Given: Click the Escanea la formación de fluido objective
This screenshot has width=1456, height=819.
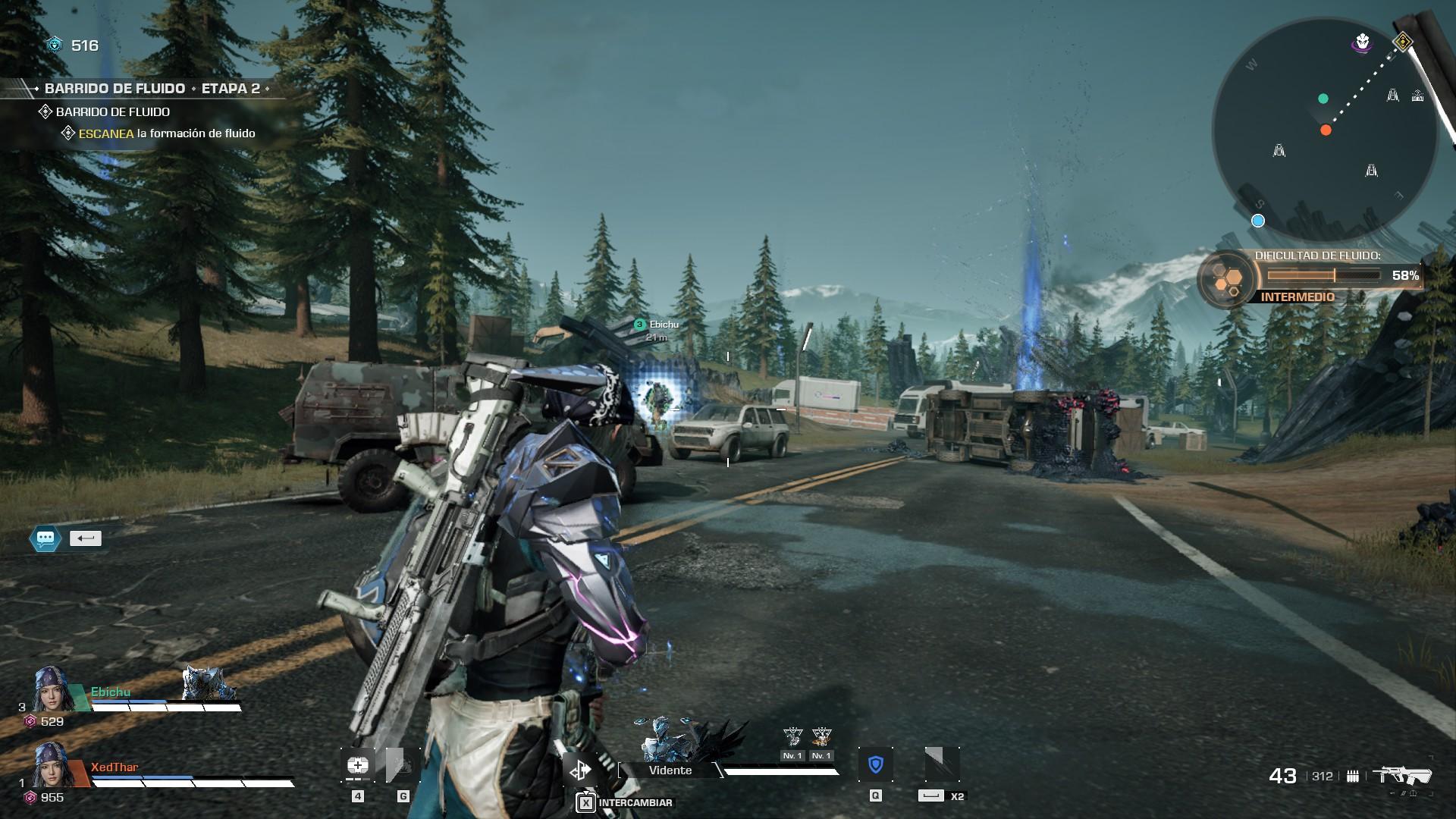Looking at the screenshot, I should (x=167, y=133).
